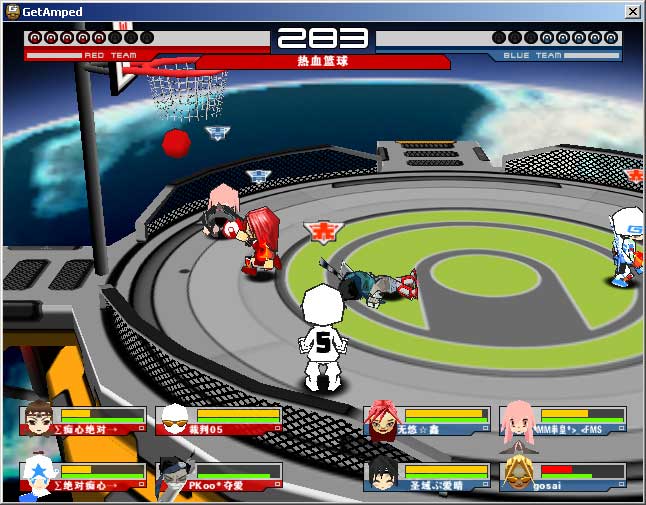Choose the PKoo*夺爱 player panel
646x505 pixels.
coord(219,476)
